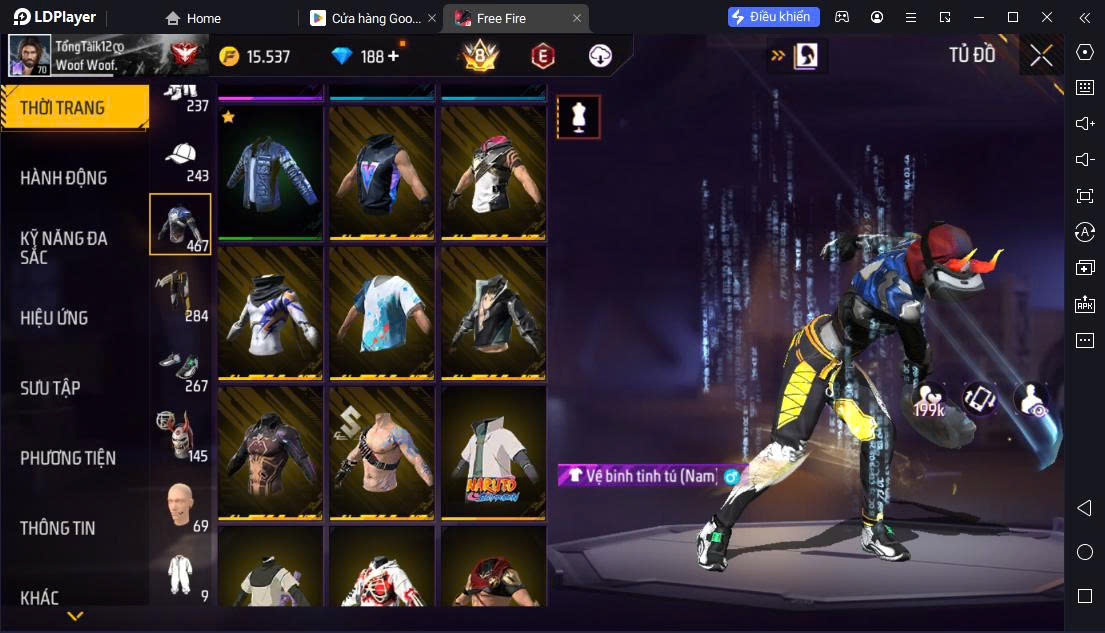Go to the SƯU TẬP tab
The image size is (1105, 633).
(x=51, y=388)
